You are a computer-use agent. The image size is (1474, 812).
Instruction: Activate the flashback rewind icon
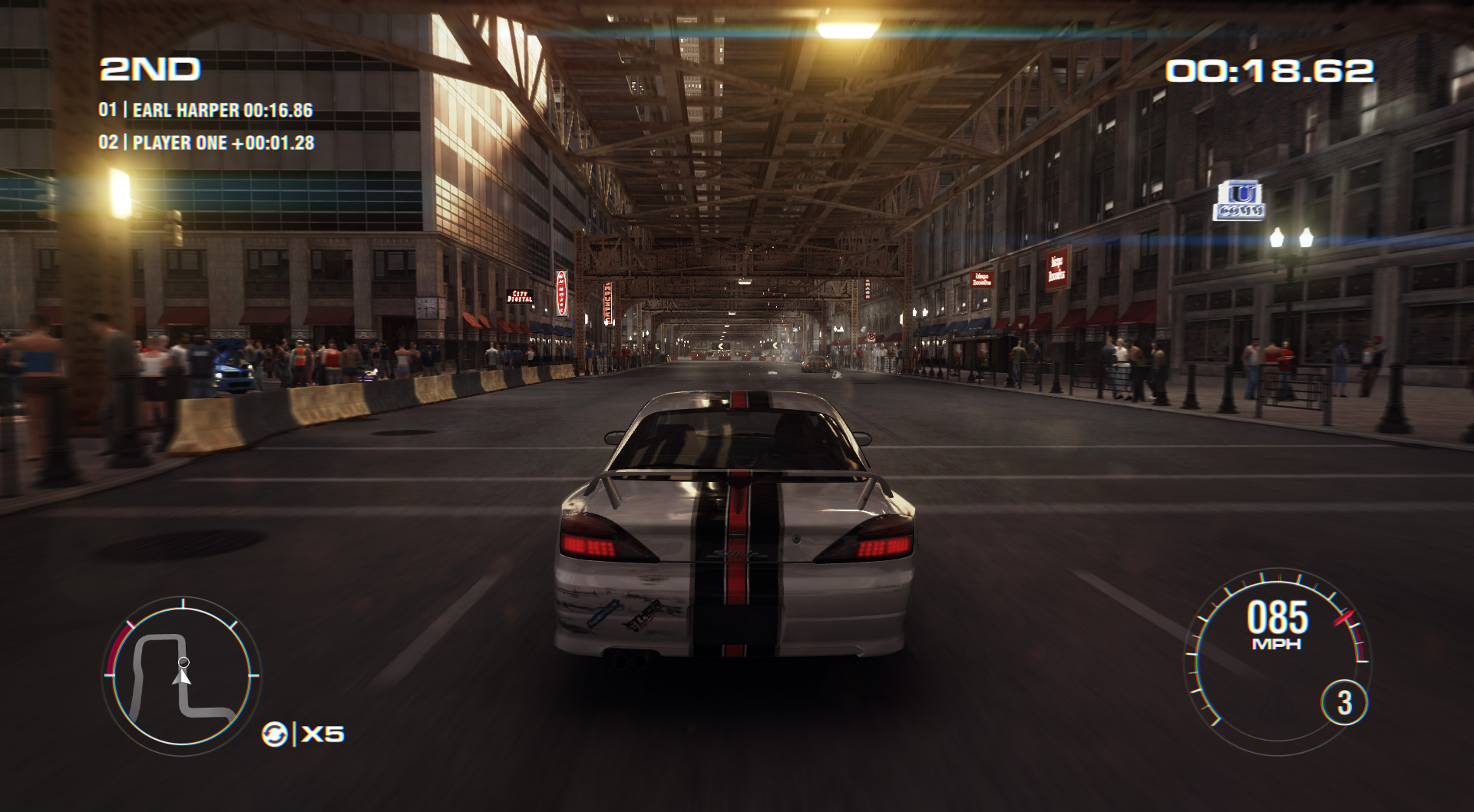pyautogui.click(x=274, y=734)
